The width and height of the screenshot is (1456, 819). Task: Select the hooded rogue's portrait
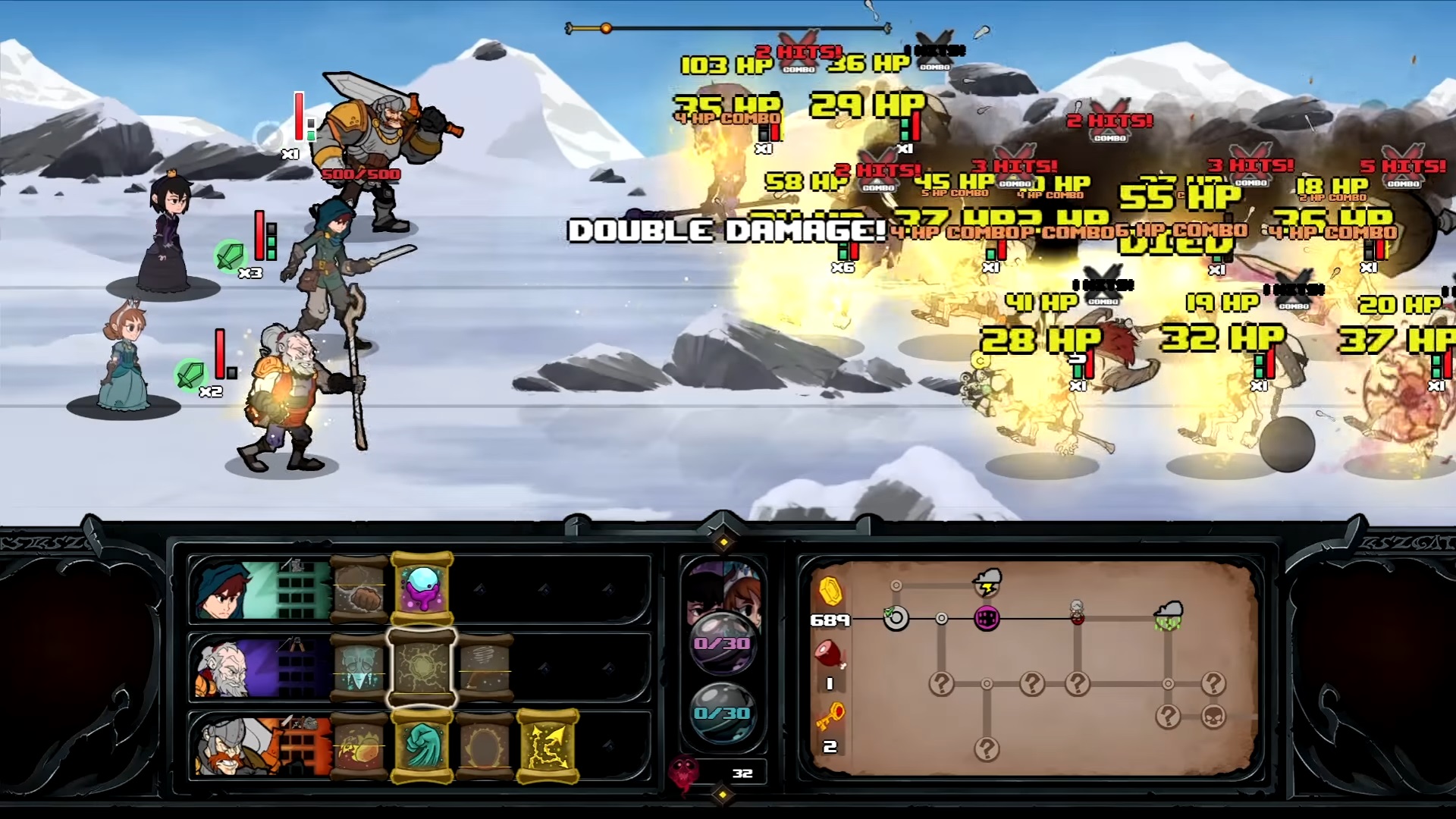click(227, 591)
